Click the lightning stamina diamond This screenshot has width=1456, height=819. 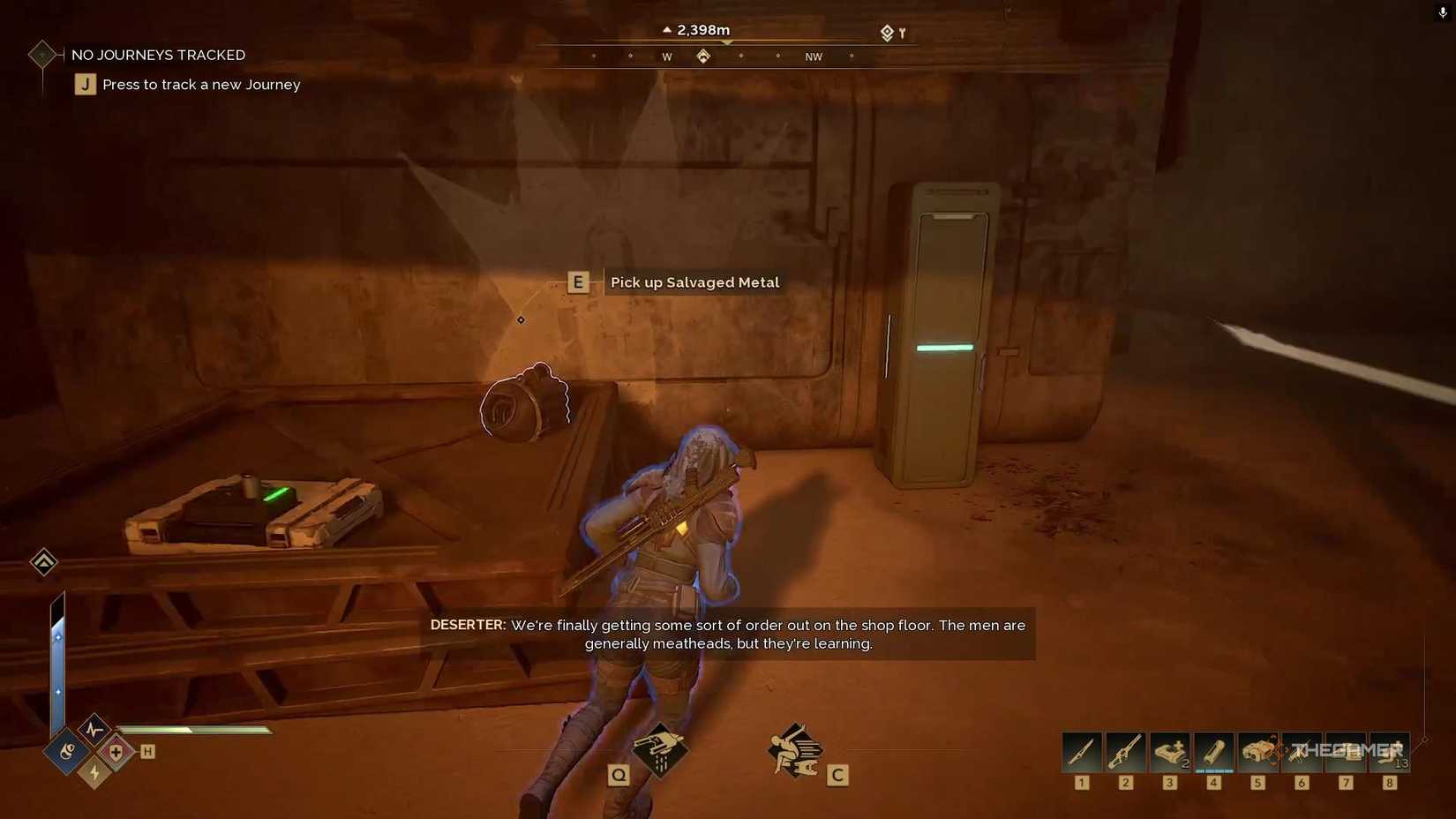click(94, 775)
